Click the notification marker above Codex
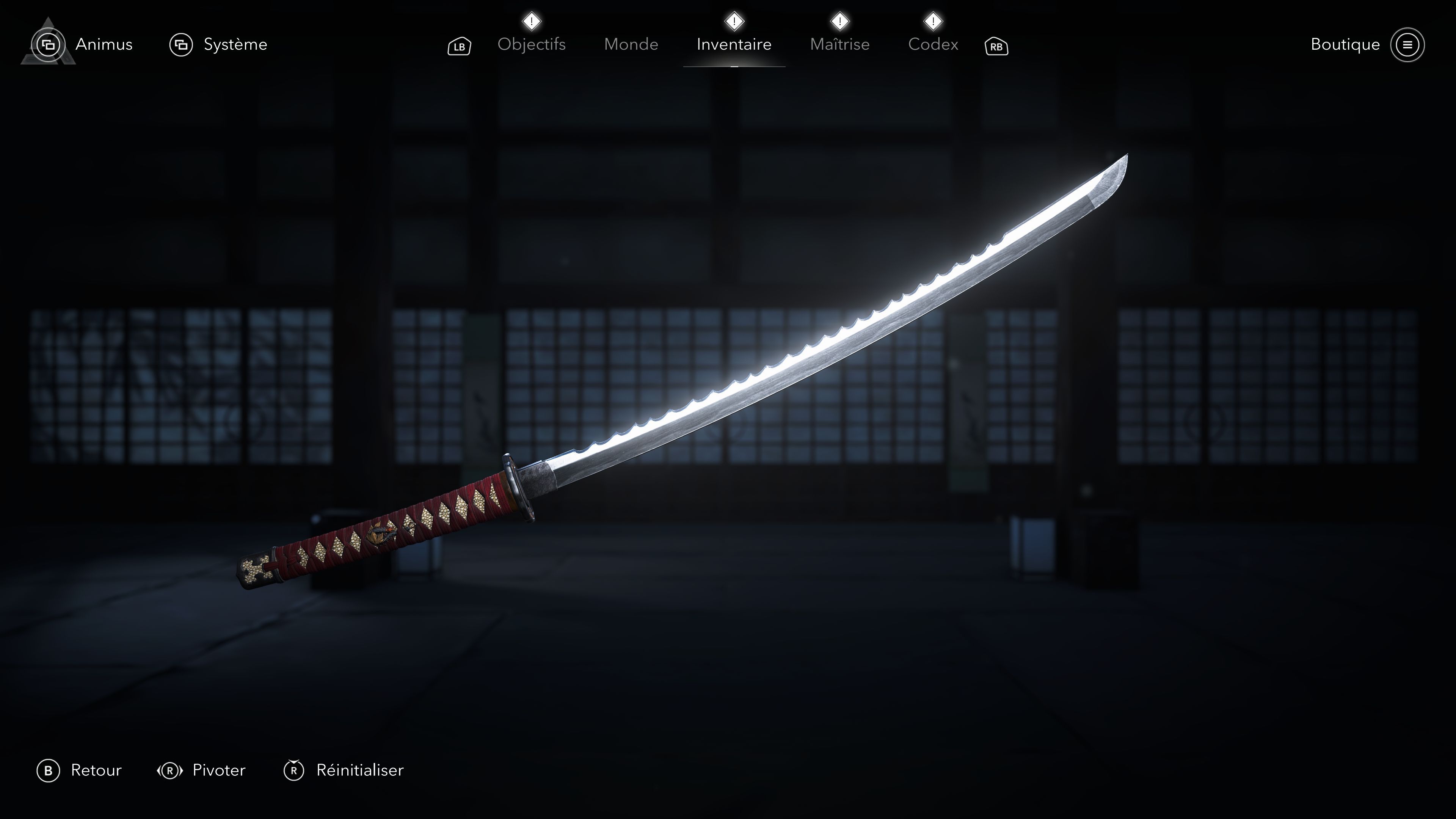The height and width of the screenshot is (819, 1456). (933, 22)
